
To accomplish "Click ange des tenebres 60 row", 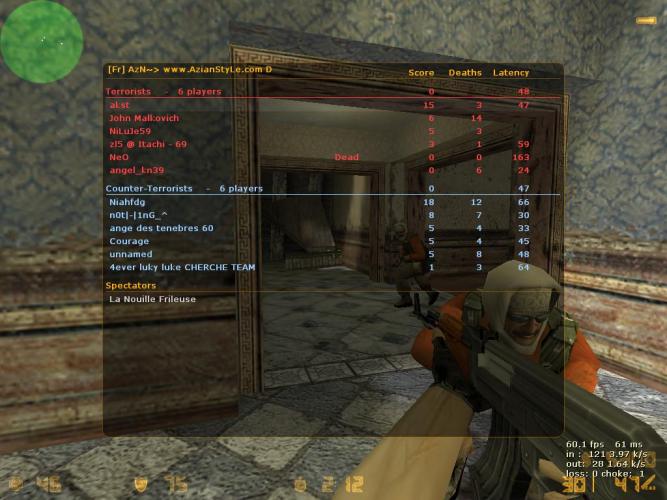I will point(161,228).
